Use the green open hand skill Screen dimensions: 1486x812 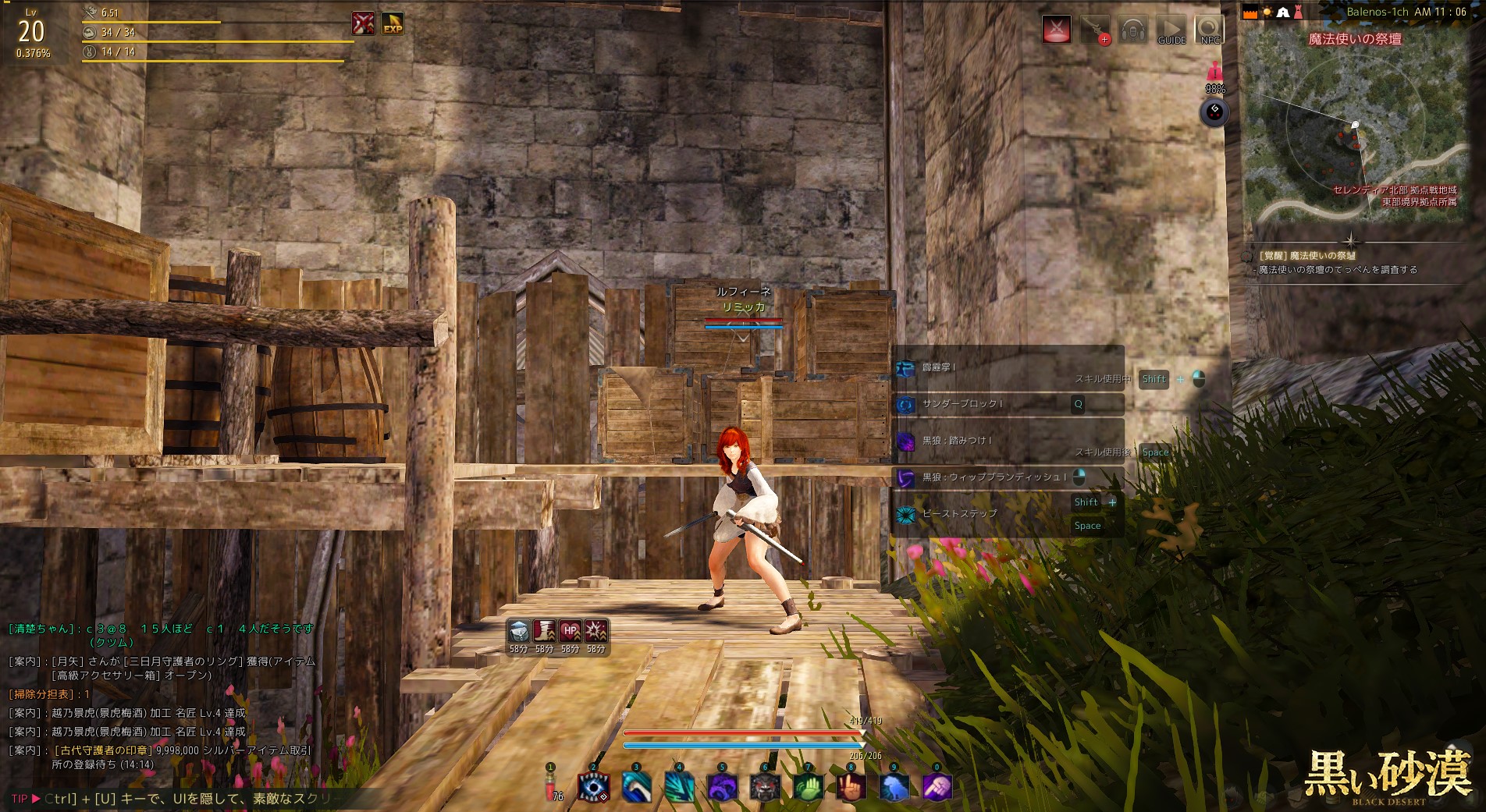pyautogui.click(x=809, y=786)
